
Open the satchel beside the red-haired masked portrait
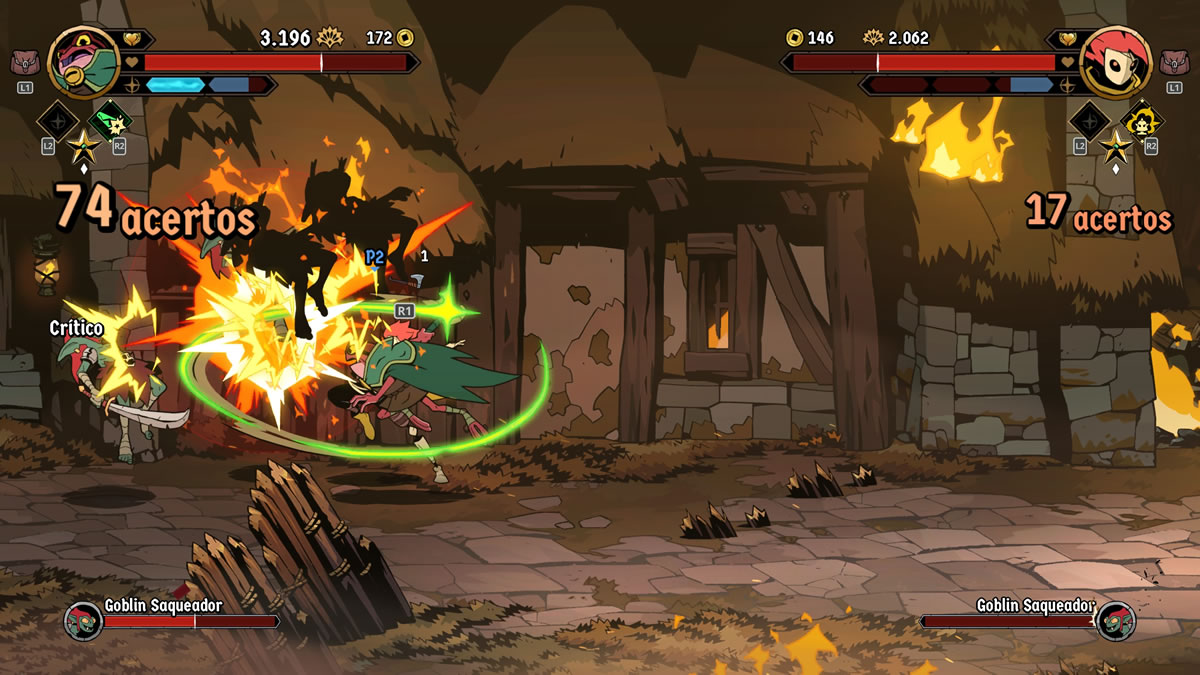(1173, 64)
